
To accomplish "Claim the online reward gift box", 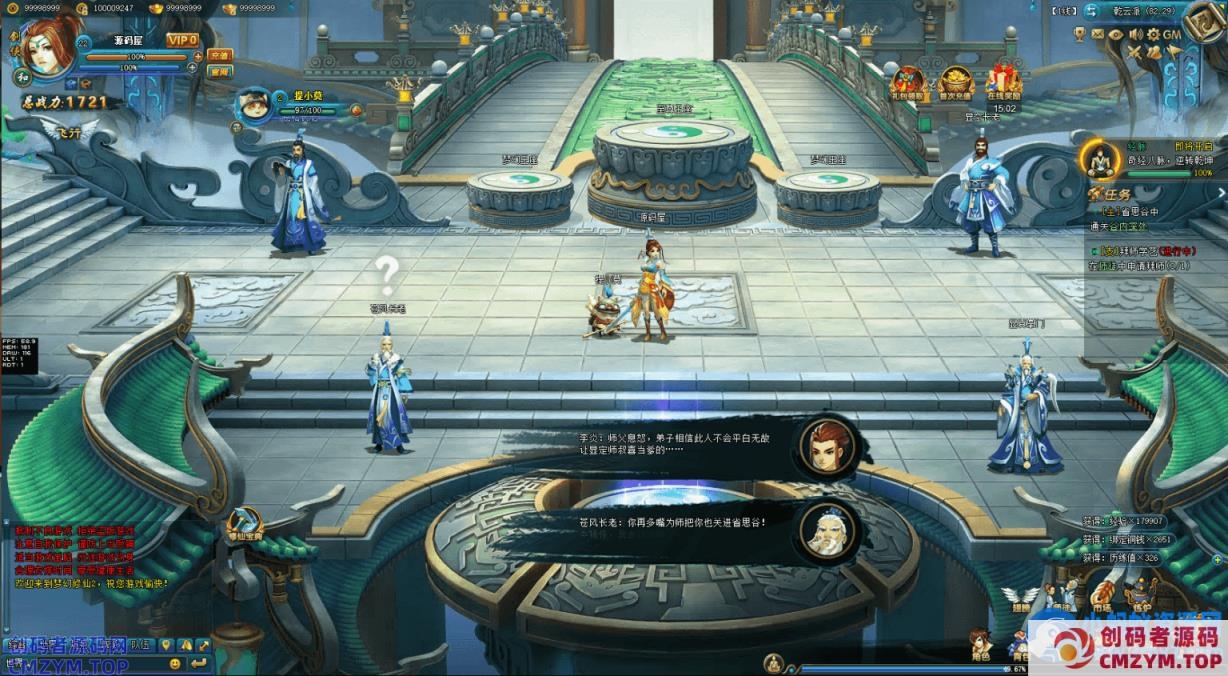I will (x=1003, y=82).
